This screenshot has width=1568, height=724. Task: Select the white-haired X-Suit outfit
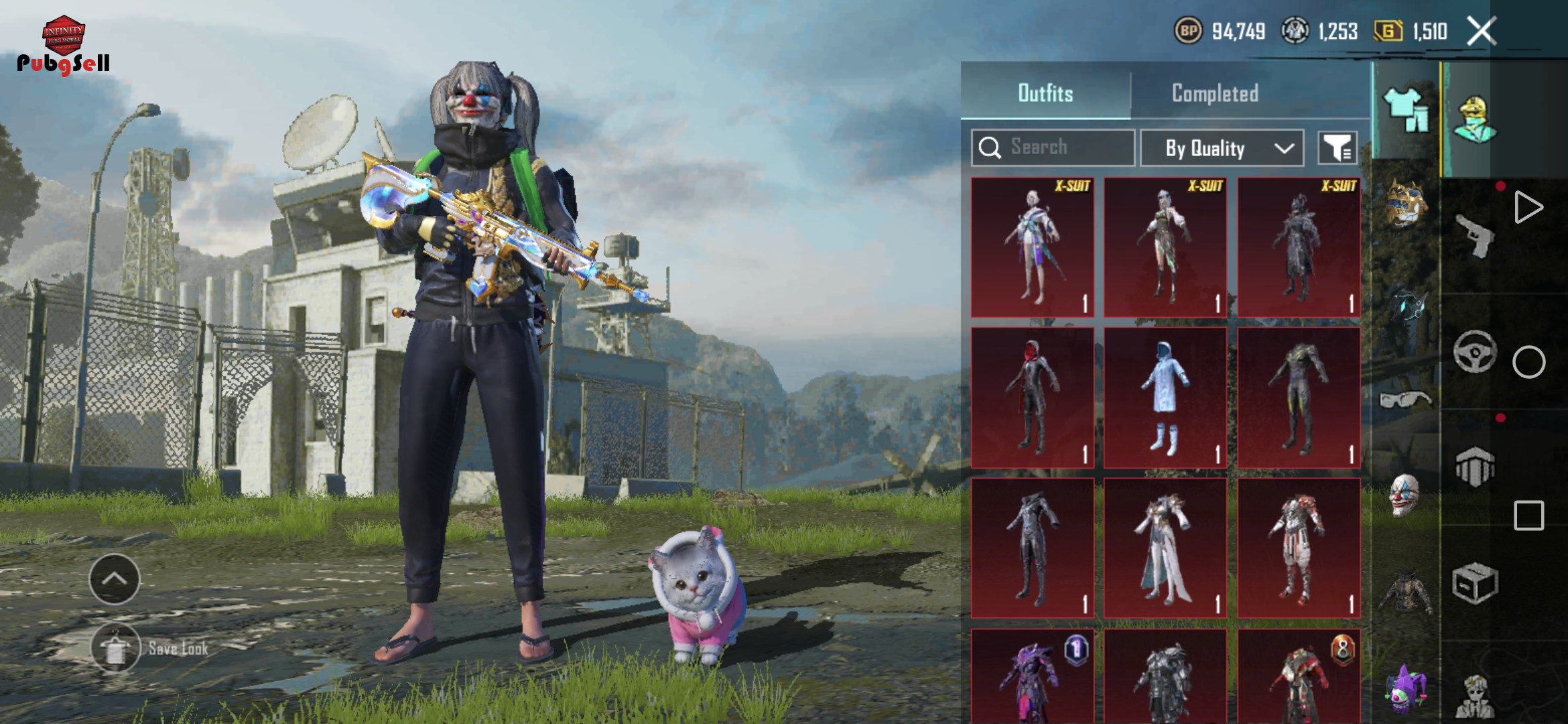coord(1032,247)
